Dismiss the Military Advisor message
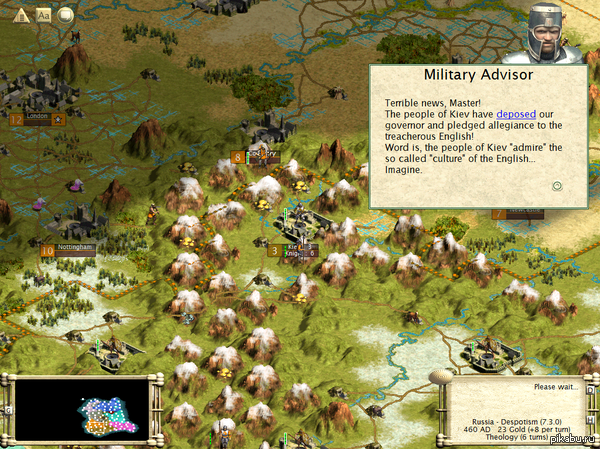 click(x=557, y=185)
